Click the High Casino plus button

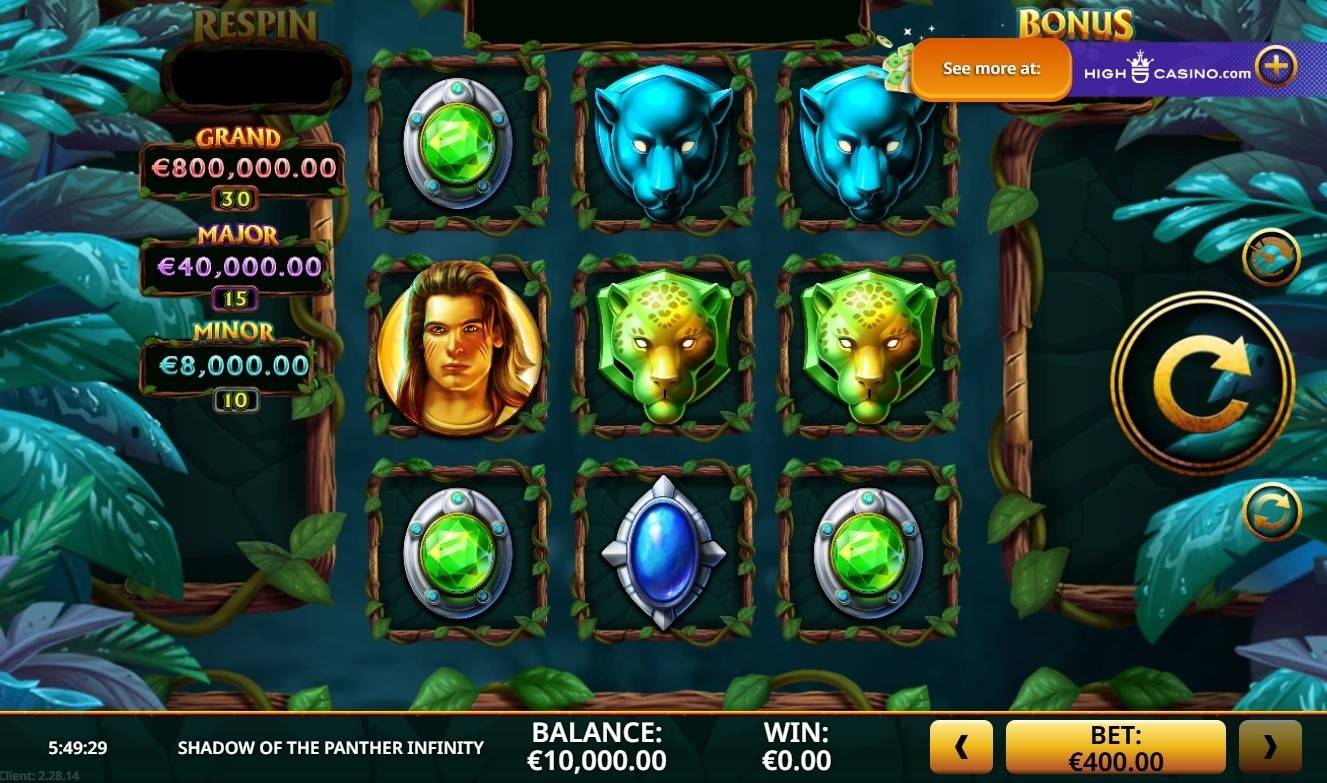[1276, 68]
